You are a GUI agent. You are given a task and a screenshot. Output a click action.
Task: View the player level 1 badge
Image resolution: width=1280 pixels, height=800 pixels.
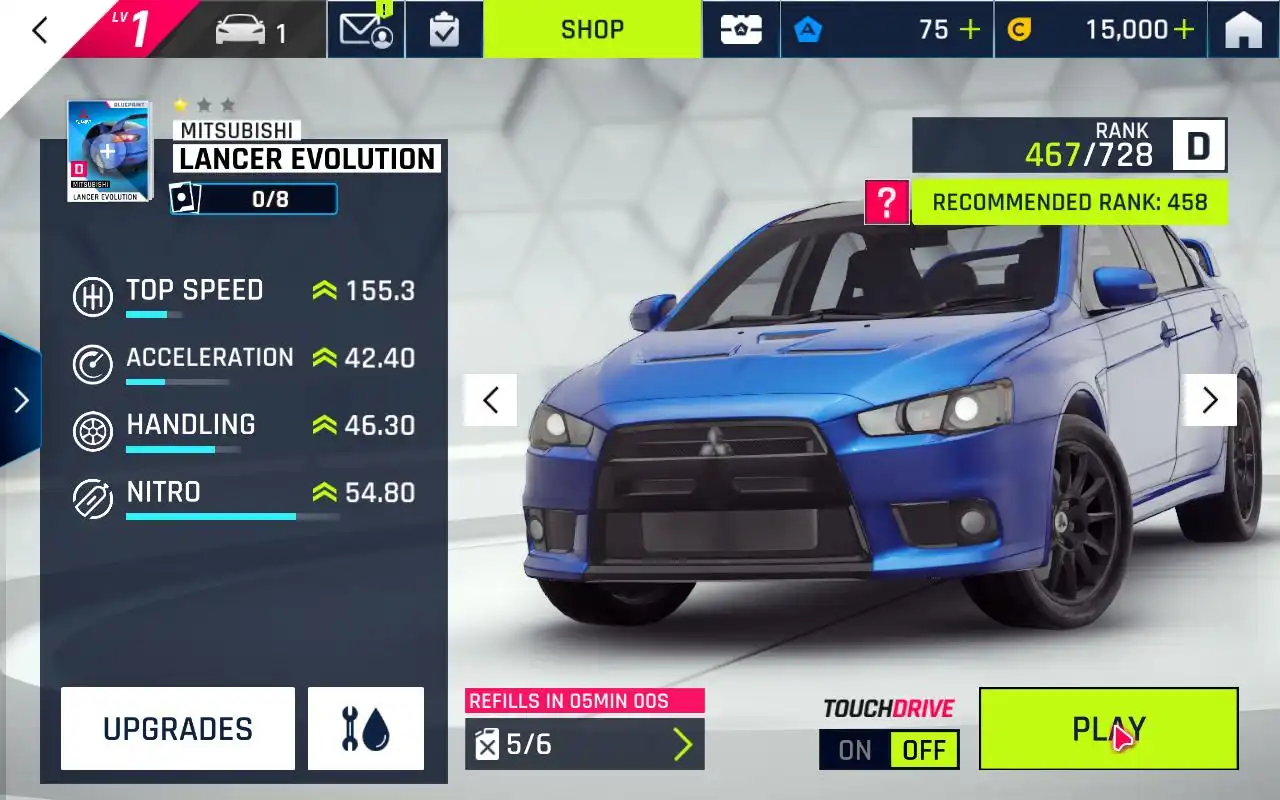click(130, 29)
